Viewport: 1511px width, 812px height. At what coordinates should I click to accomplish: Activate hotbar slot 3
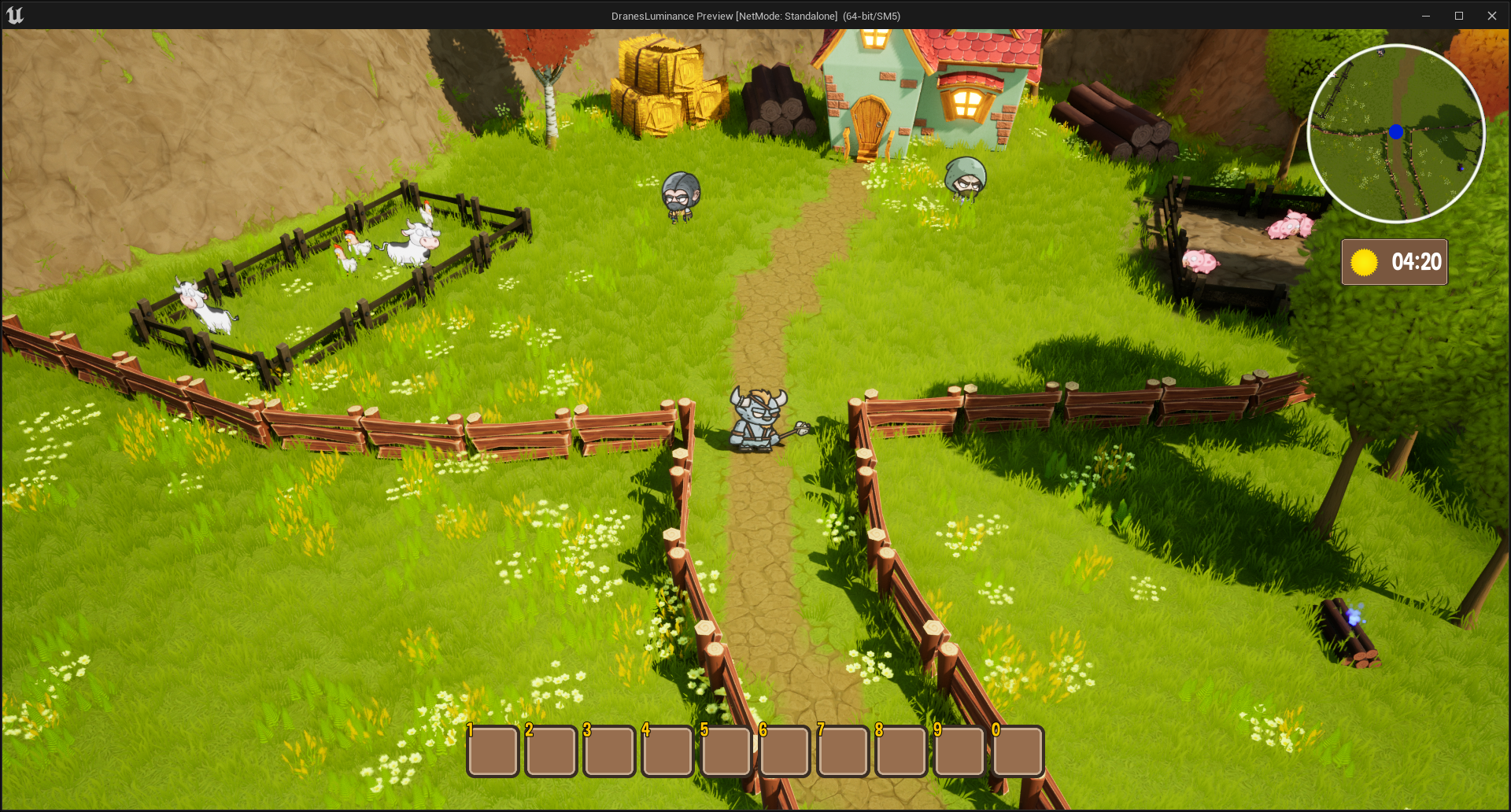tap(610, 751)
